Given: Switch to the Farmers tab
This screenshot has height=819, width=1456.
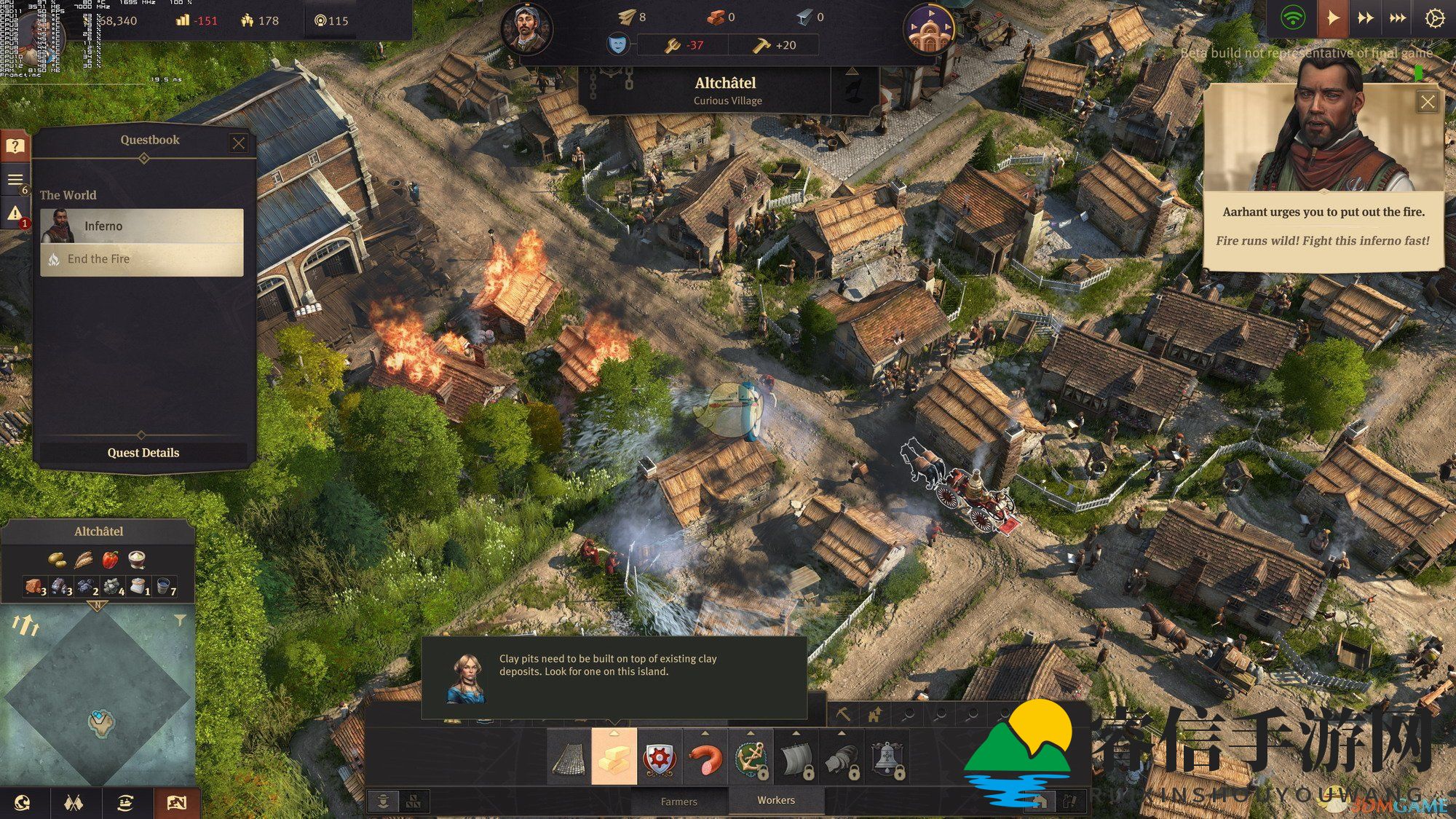Looking at the screenshot, I should pyautogui.click(x=678, y=802).
